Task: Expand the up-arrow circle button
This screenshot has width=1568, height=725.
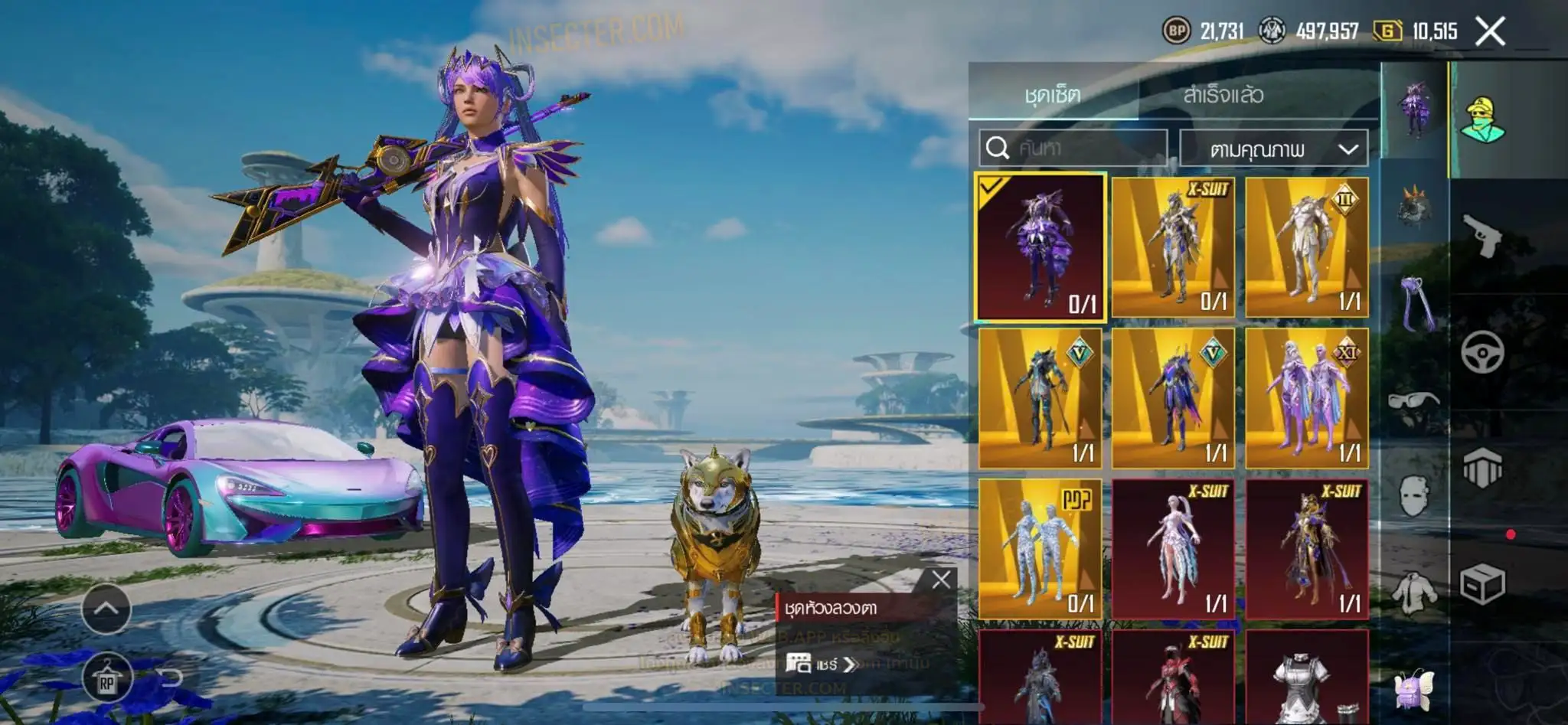Action: coord(106,609)
